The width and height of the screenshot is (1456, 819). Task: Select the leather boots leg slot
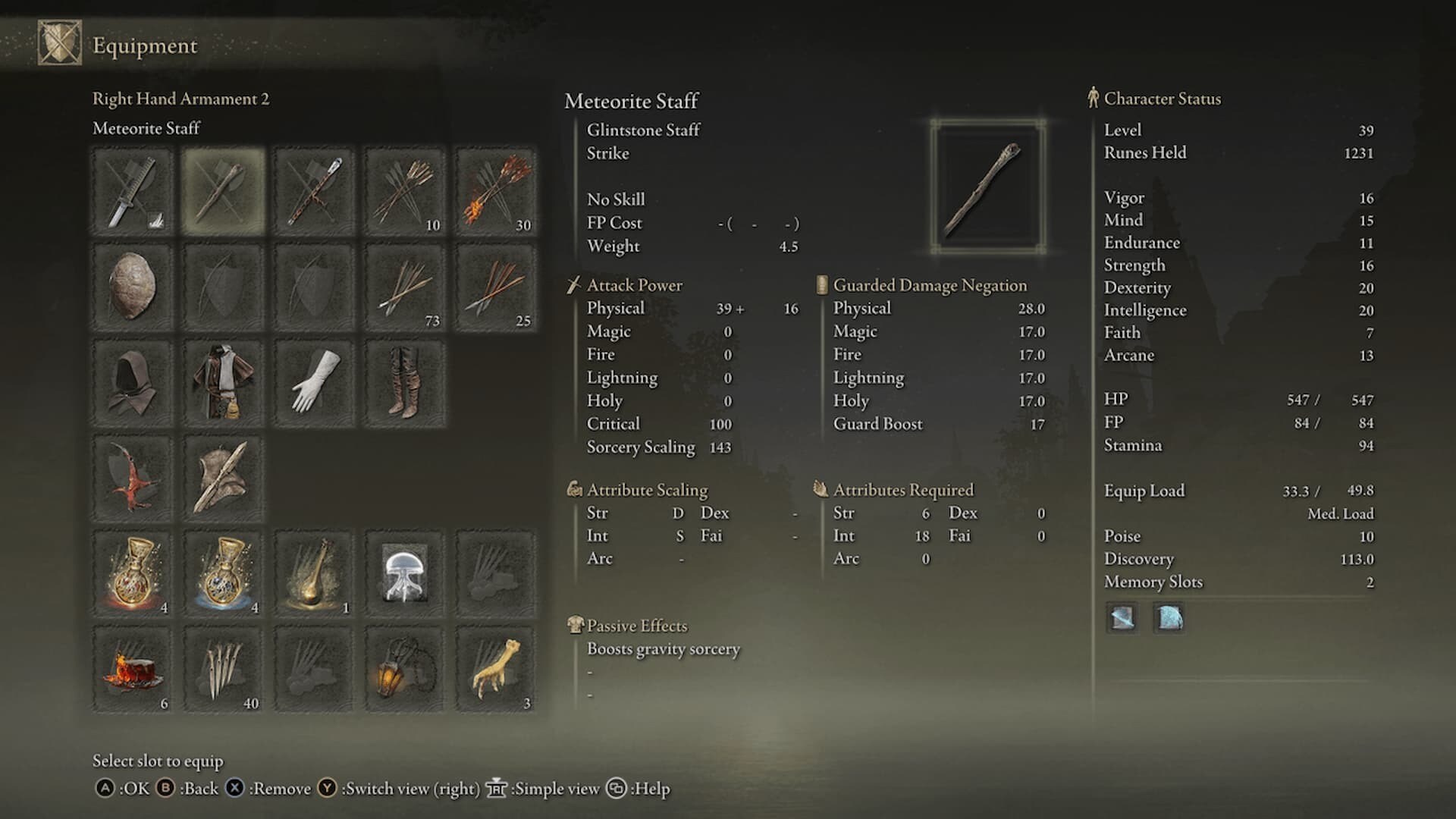pyautogui.click(x=405, y=383)
